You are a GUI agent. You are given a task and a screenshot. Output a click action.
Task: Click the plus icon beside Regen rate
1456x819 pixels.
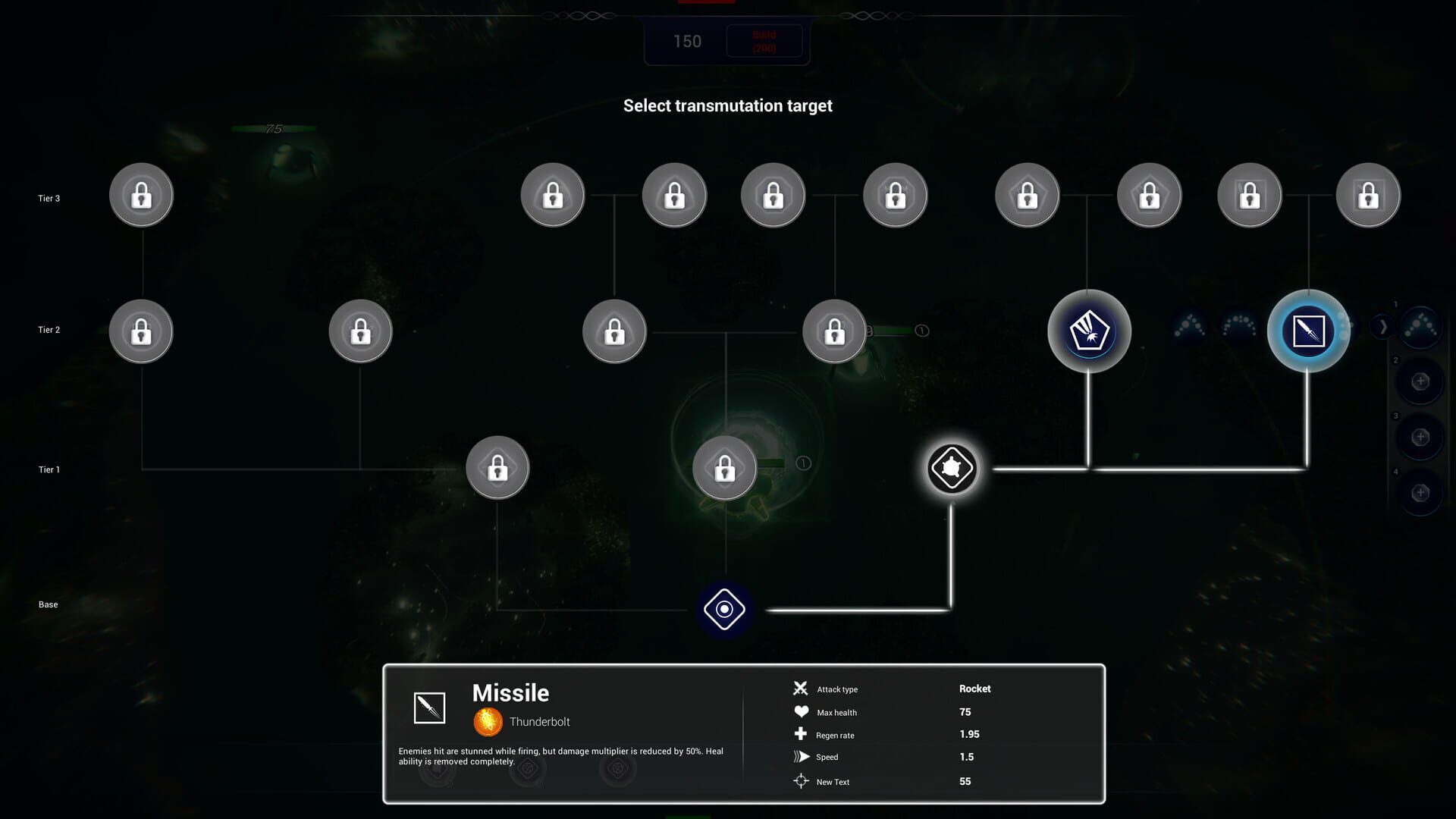pos(802,734)
